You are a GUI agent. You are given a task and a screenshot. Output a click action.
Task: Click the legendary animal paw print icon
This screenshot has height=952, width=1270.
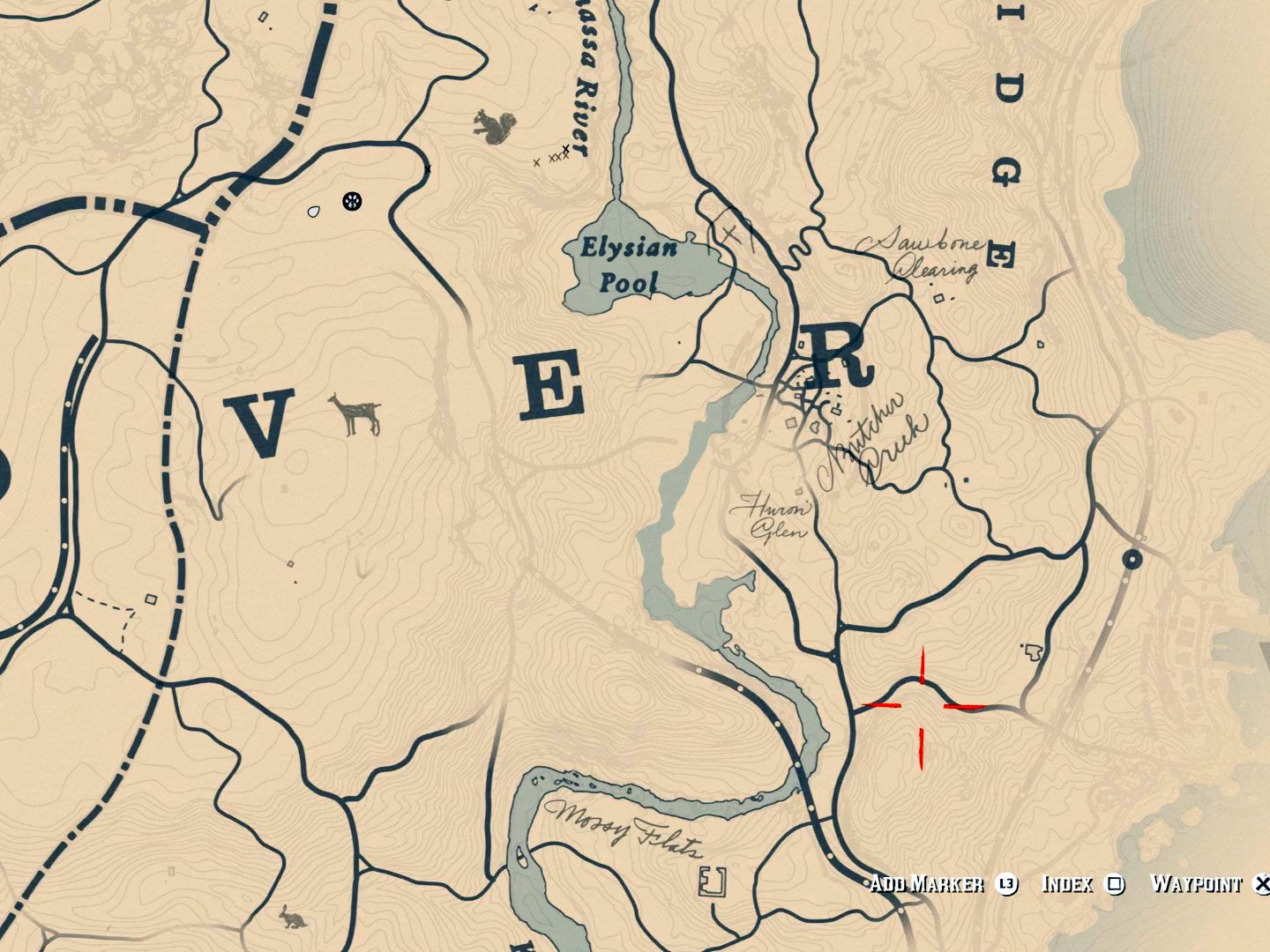351,202
